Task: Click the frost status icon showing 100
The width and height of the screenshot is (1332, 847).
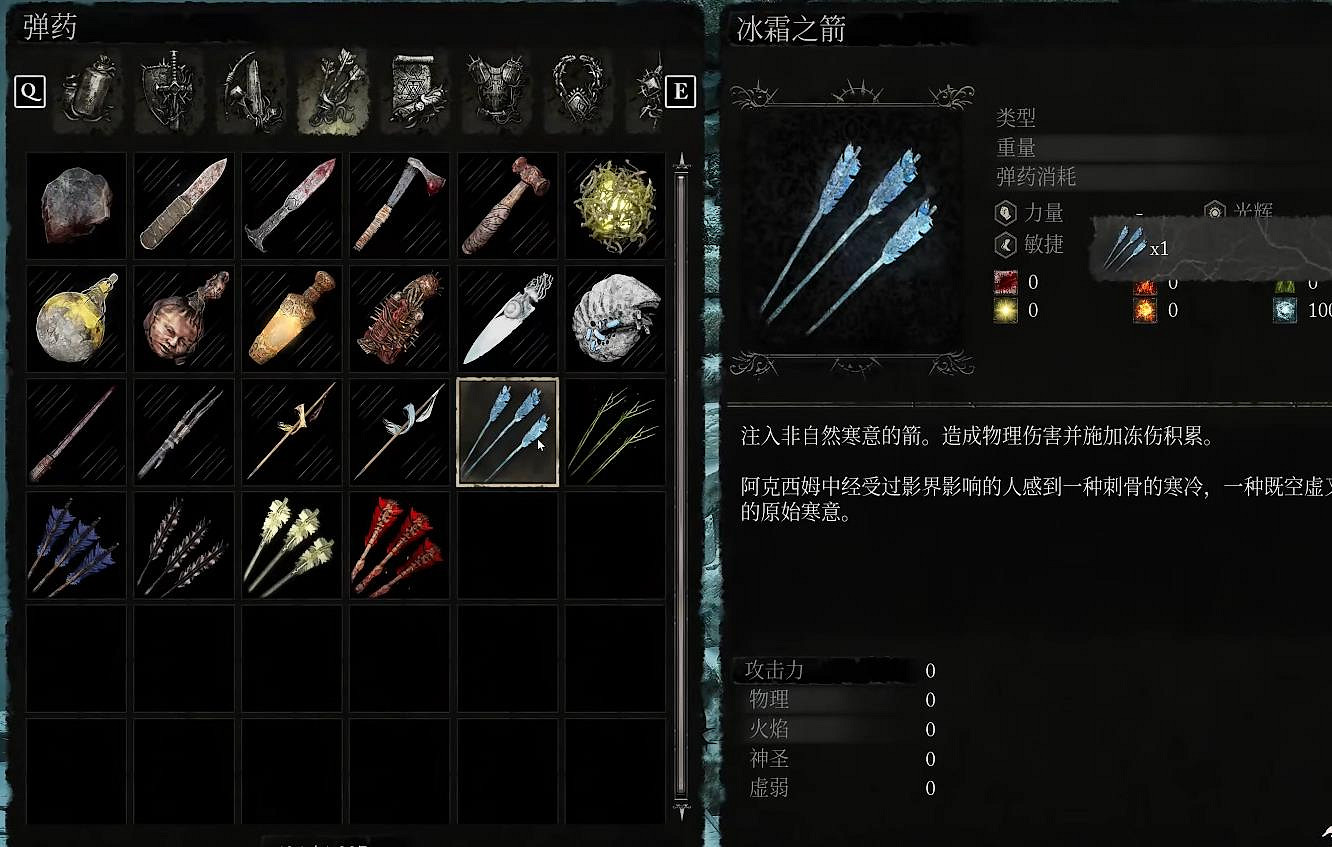Action: pyautogui.click(x=1286, y=309)
